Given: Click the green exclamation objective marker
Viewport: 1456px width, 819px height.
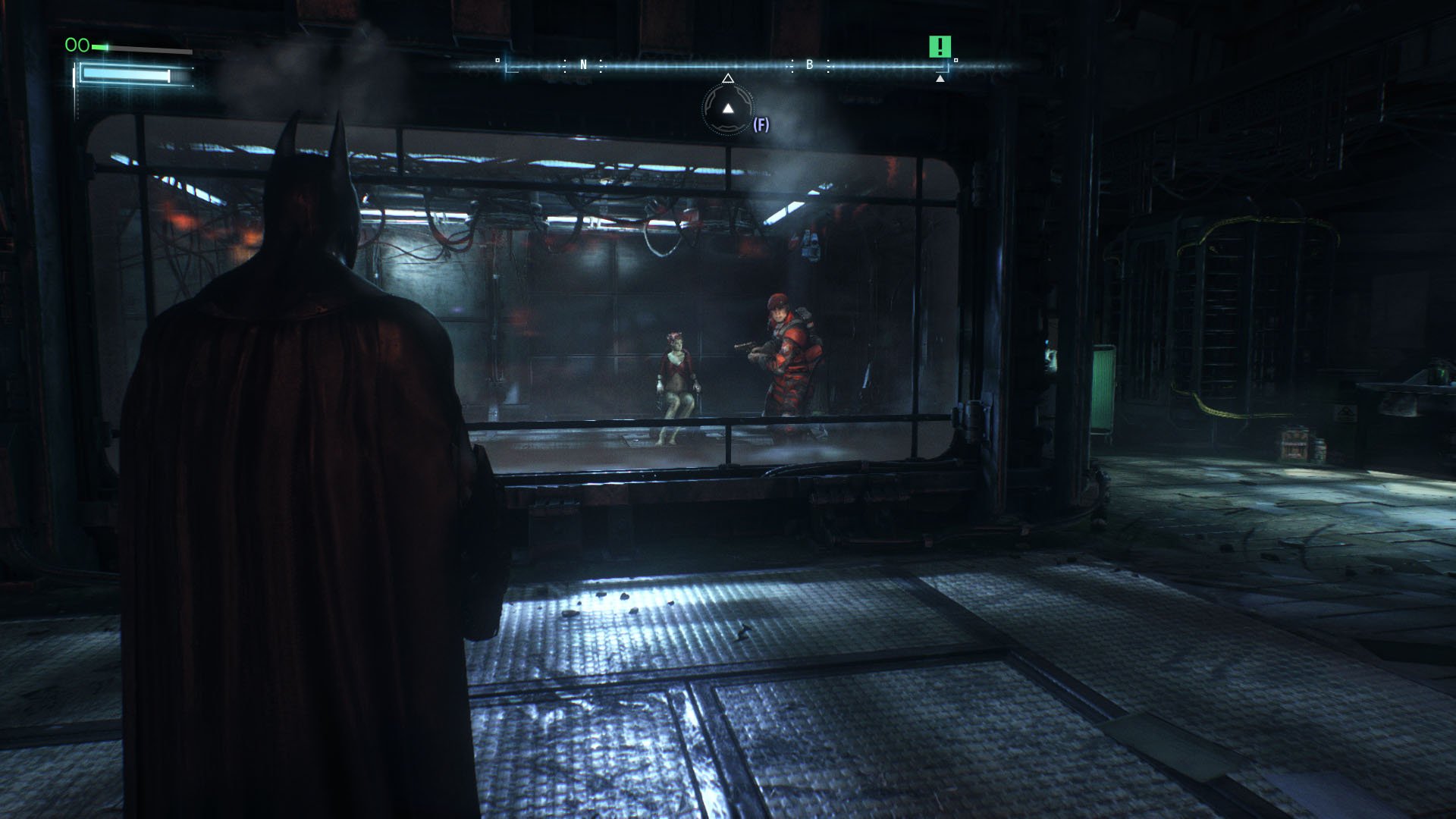Looking at the screenshot, I should [940, 47].
